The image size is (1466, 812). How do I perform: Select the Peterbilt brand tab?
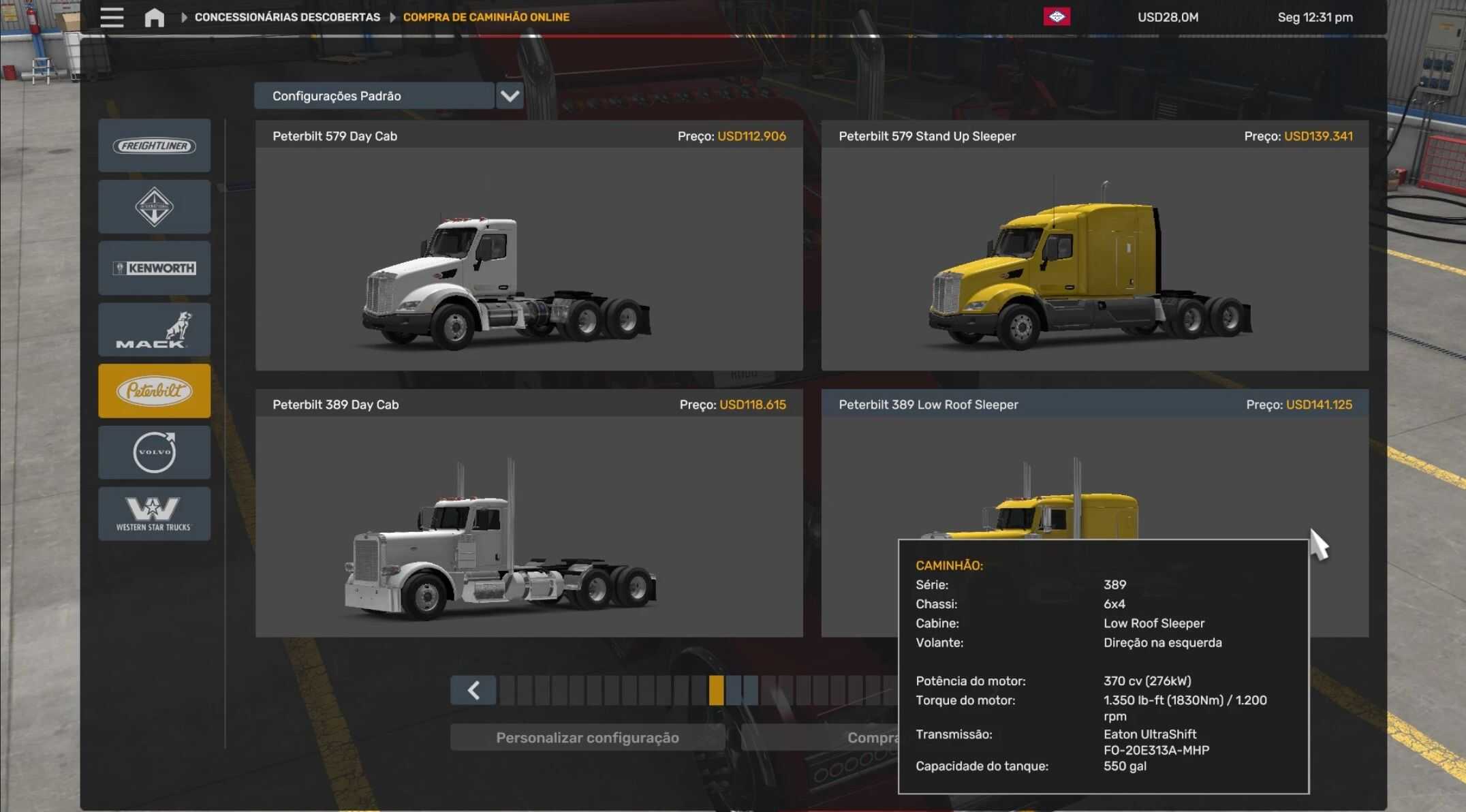pos(155,391)
